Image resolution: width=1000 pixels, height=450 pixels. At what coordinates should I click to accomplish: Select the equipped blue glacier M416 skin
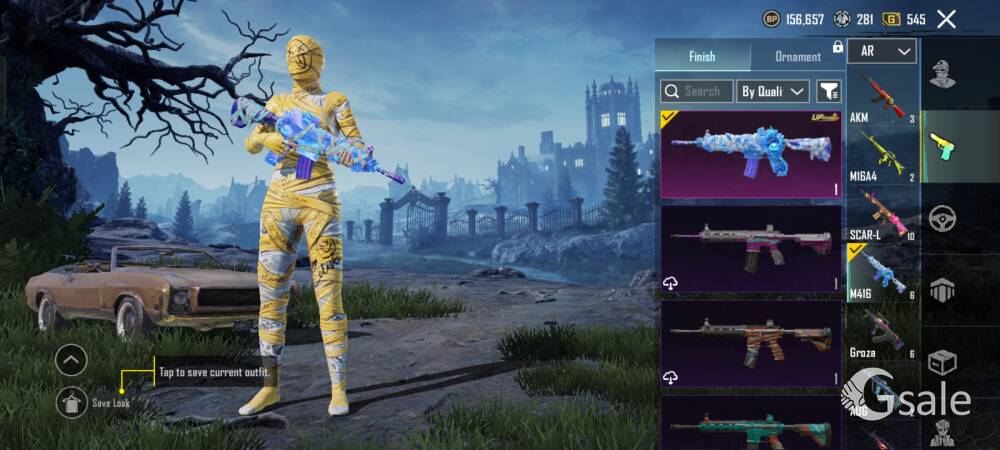point(750,154)
